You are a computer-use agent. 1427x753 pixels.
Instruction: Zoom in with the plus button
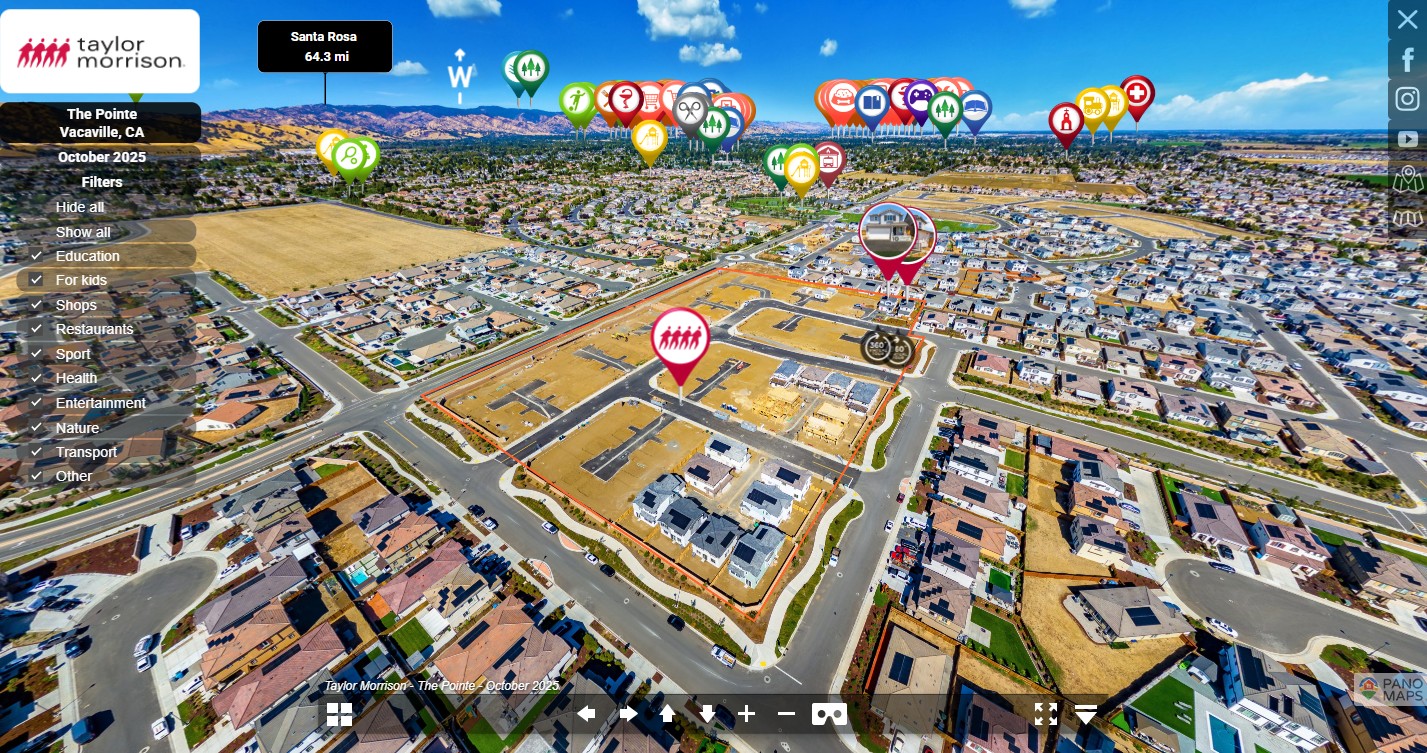[747, 714]
